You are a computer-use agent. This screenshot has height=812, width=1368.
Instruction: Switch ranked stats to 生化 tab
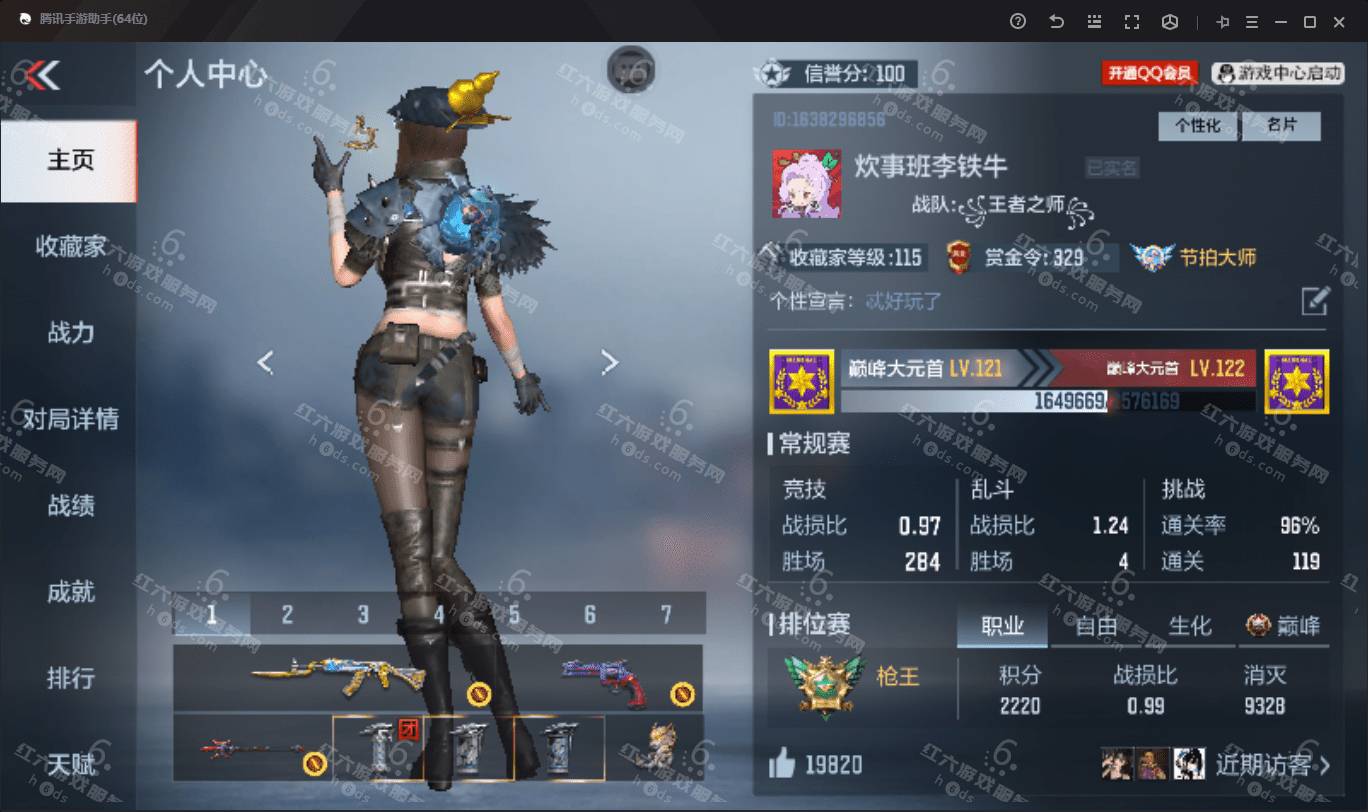[1189, 626]
